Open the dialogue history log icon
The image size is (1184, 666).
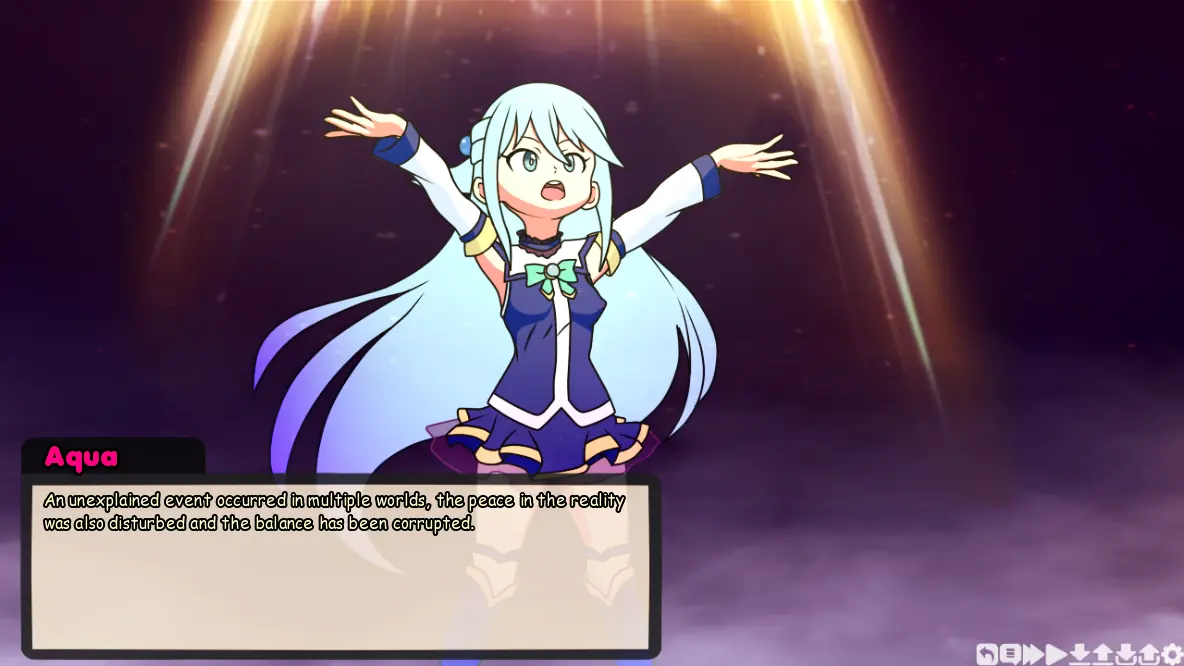tap(1010, 654)
